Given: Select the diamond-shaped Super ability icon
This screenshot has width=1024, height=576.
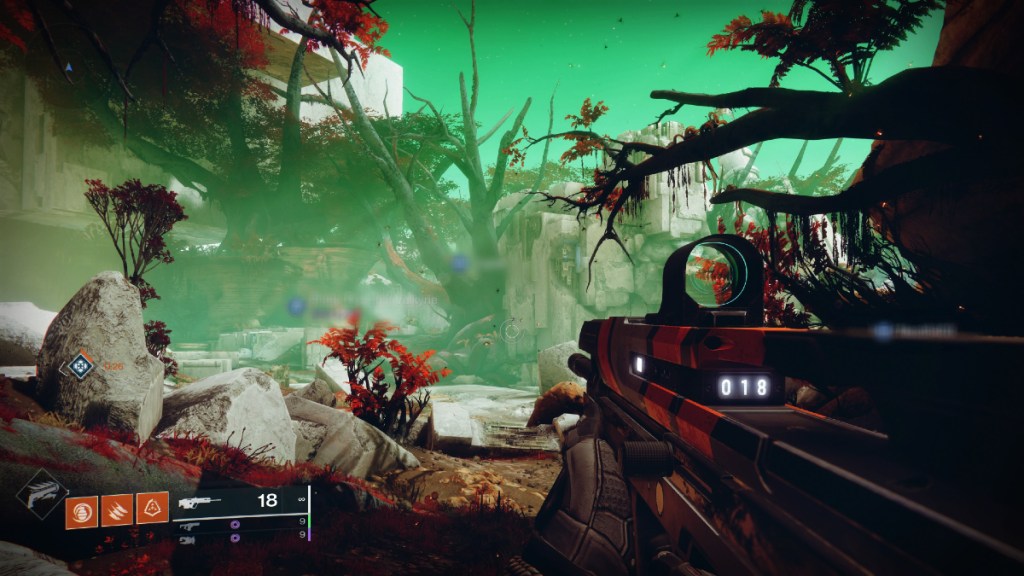Looking at the screenshot, I should [42, 494].
